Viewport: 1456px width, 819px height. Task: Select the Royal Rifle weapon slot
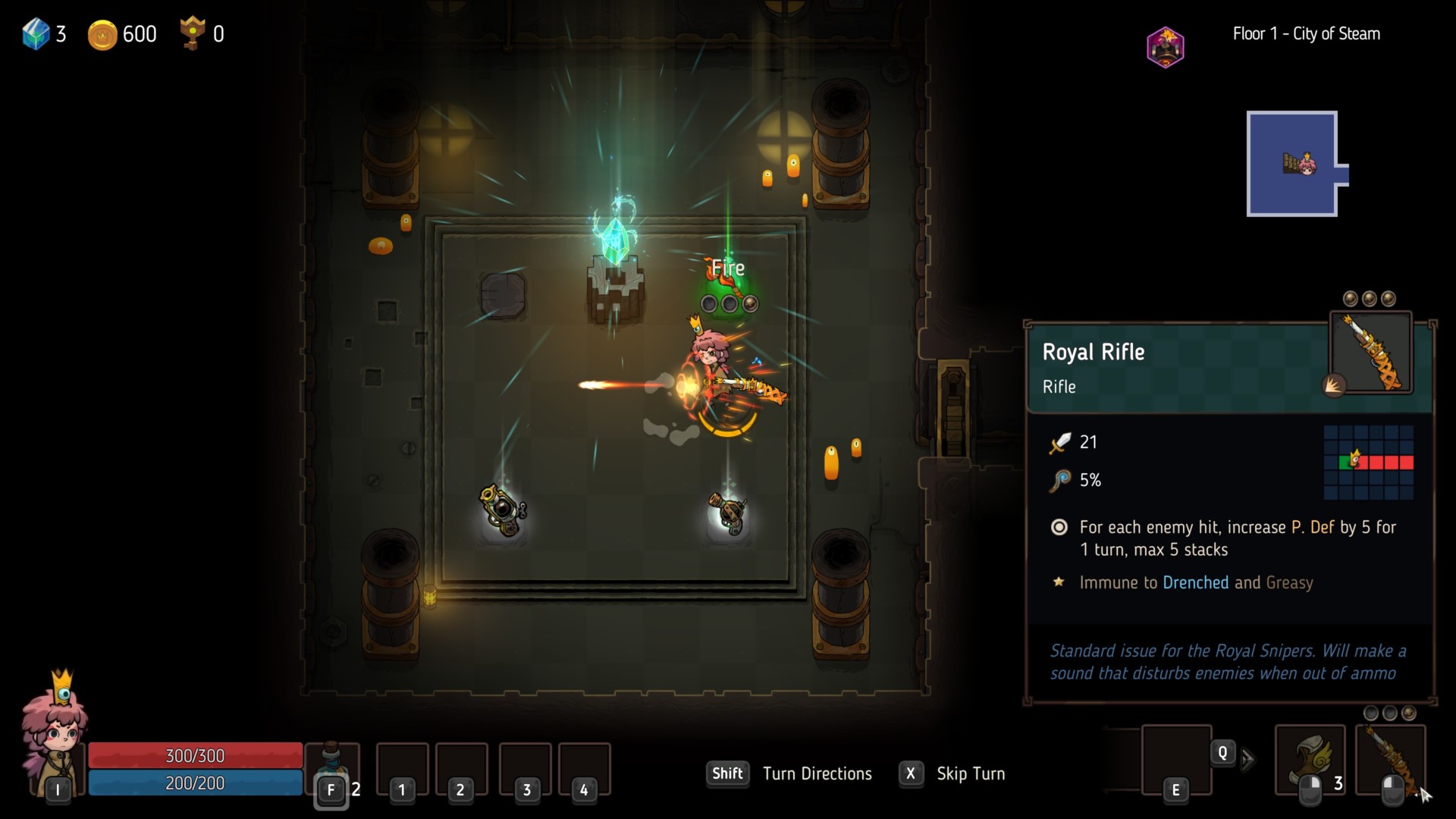[1391, 760]
